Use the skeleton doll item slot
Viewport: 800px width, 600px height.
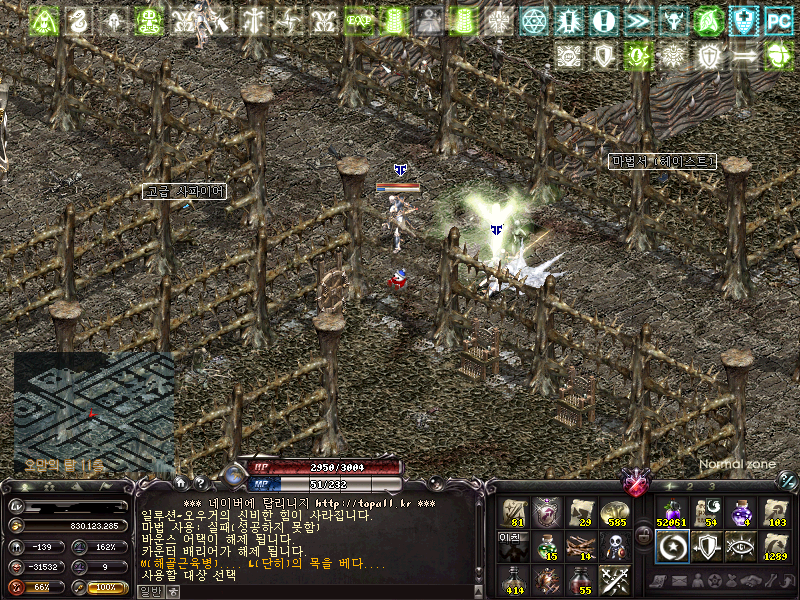[614, 546]
